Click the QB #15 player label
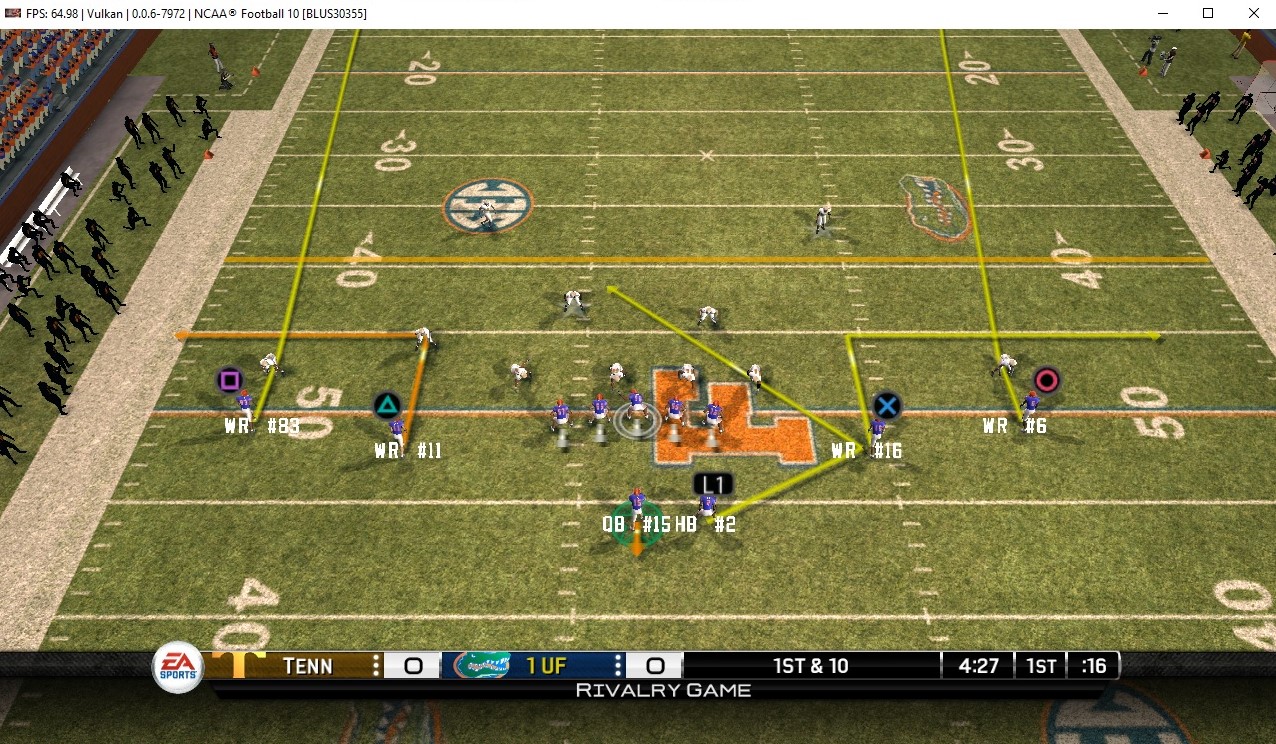Image resolution: width=1276 pixels, height=744 pixels. click(636, 524)
